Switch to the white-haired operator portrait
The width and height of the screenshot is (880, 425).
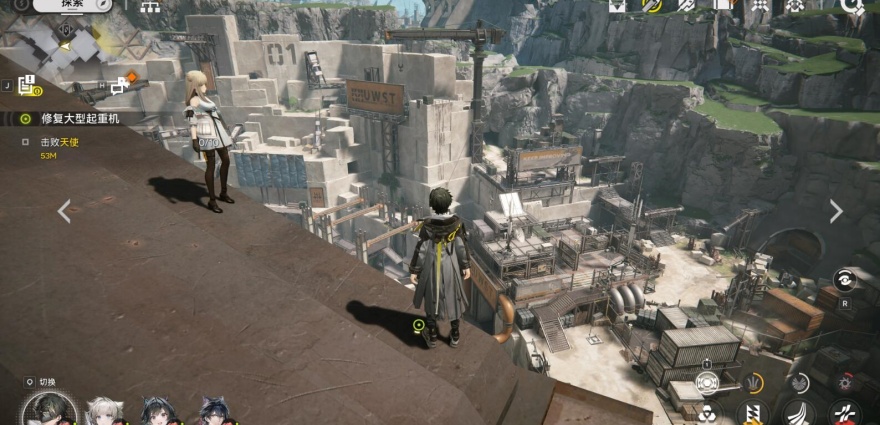pyautogui.click(x=104, y=411)
